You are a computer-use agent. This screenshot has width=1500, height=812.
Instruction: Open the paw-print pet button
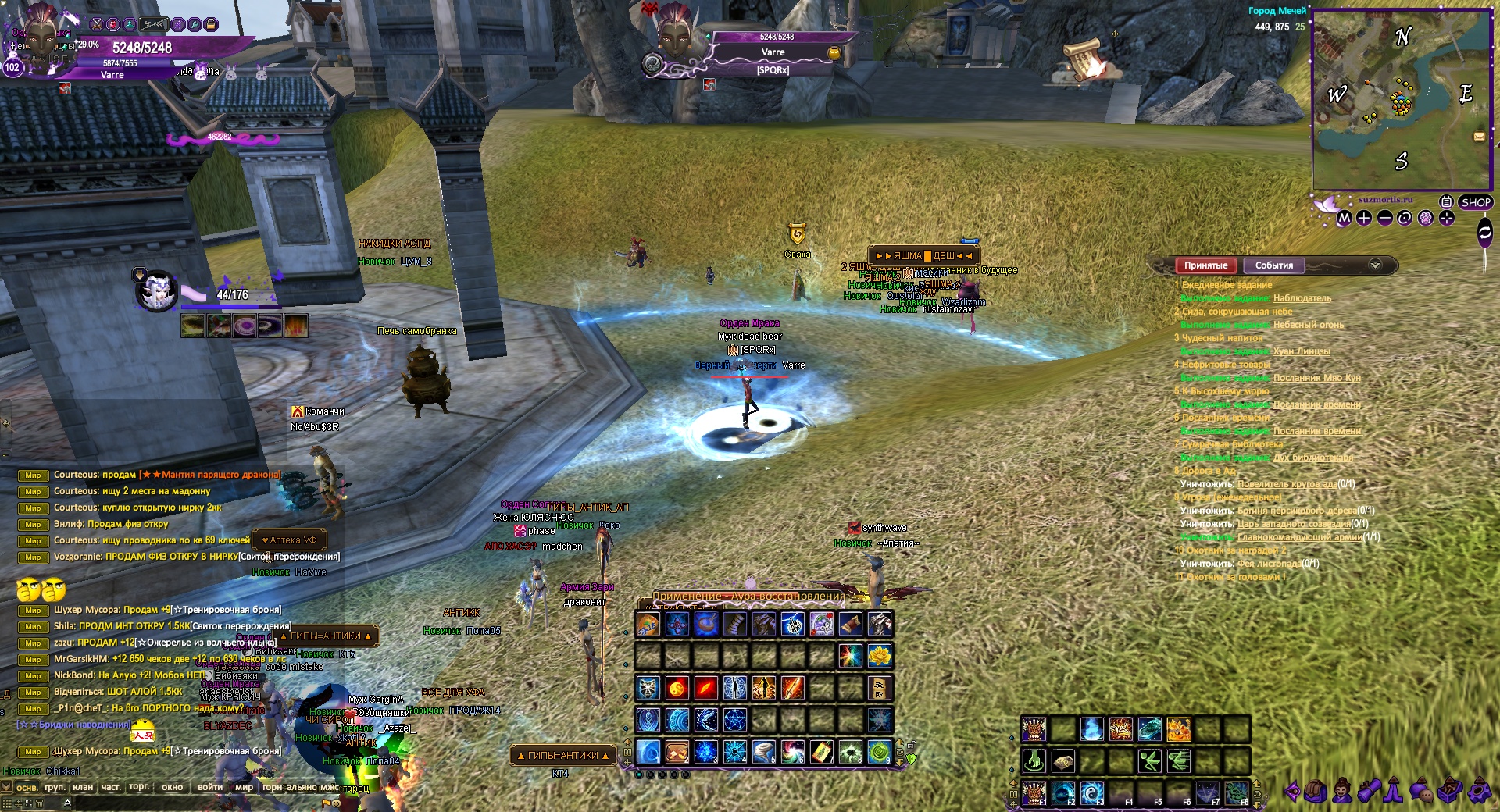1426,219
